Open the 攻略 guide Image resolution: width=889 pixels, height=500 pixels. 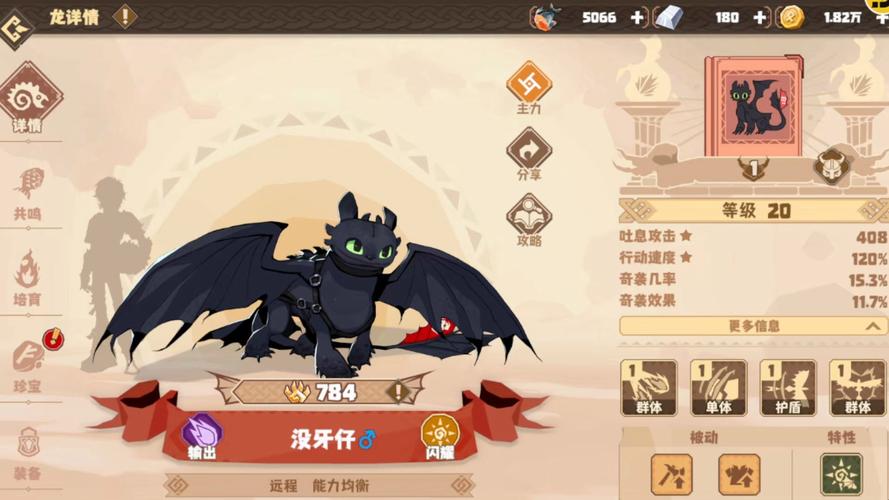click(x=529, y=219)
